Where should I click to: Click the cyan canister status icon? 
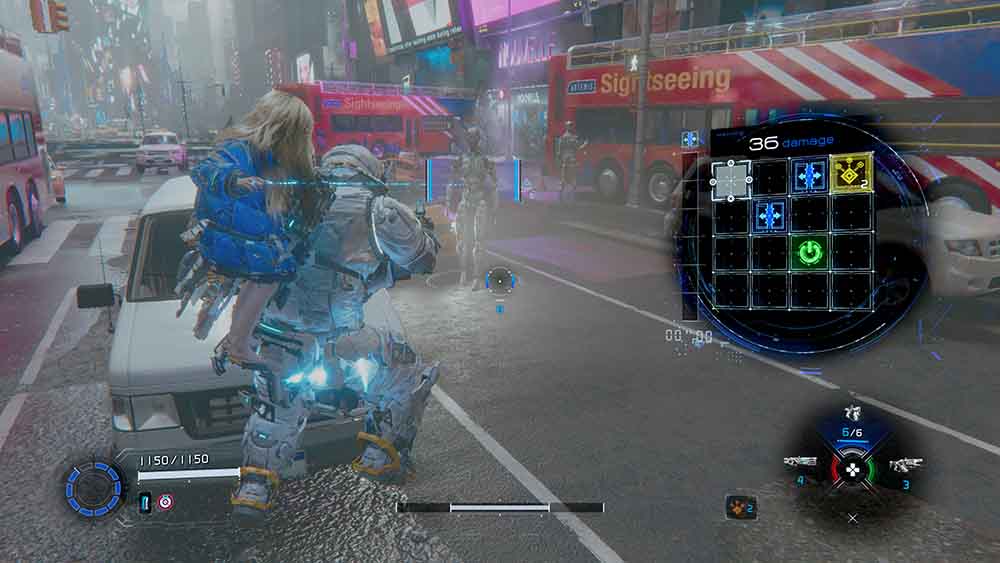145,503
